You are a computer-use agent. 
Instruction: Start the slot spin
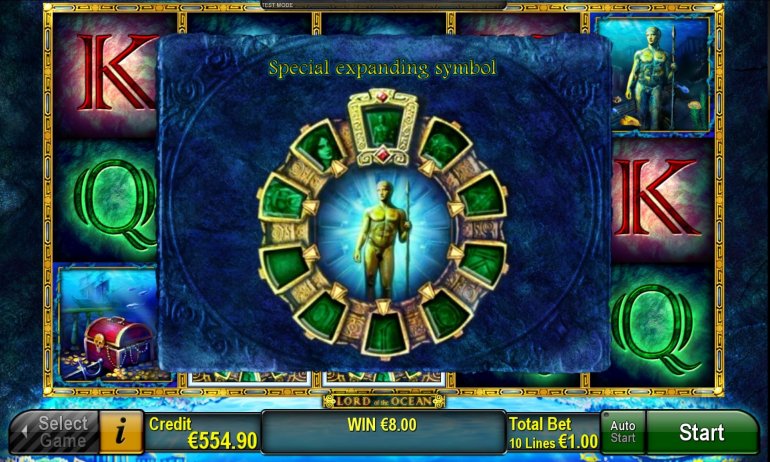701,432
